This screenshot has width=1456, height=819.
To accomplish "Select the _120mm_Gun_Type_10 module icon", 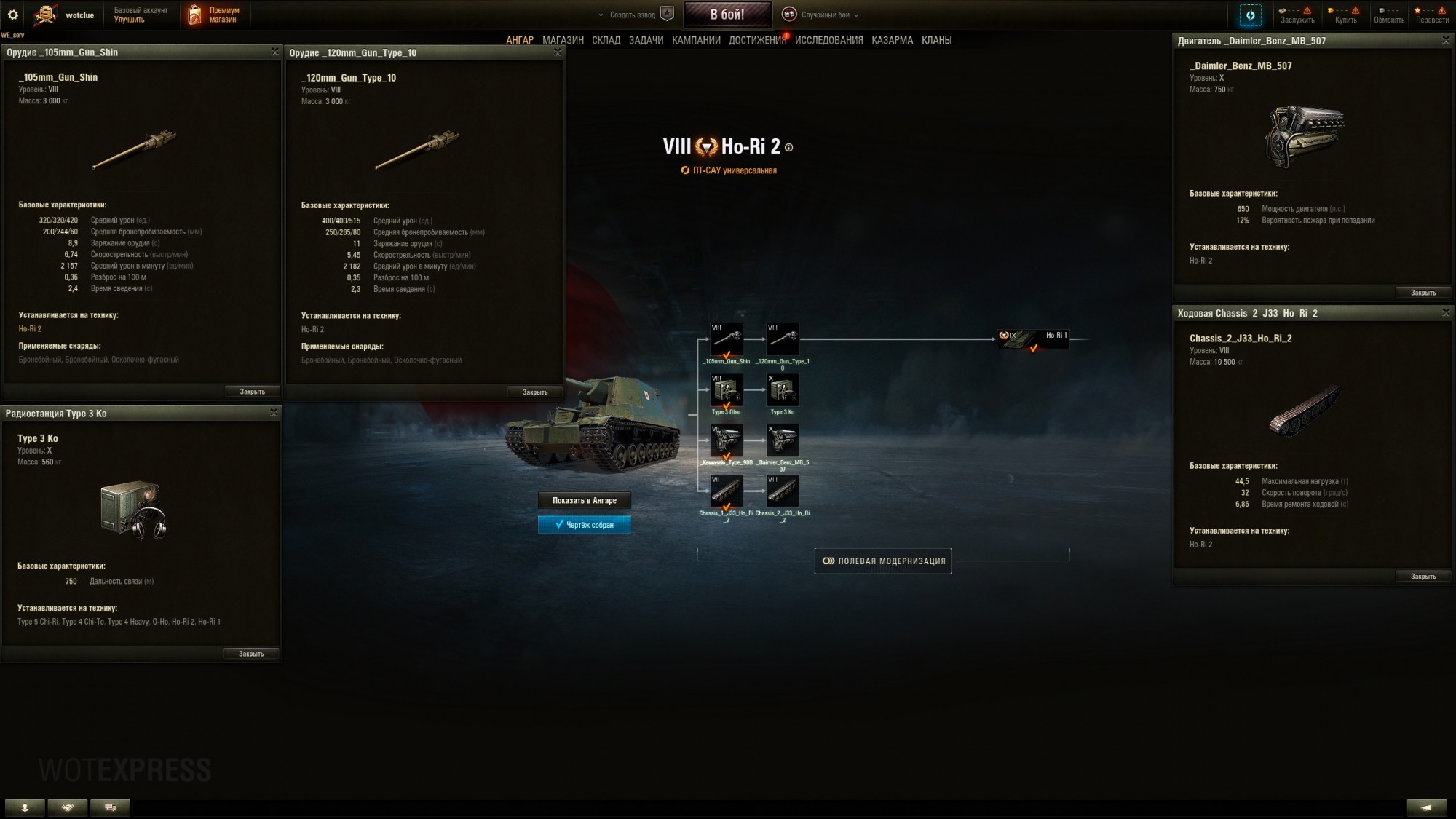I will (x=783, y=339).
